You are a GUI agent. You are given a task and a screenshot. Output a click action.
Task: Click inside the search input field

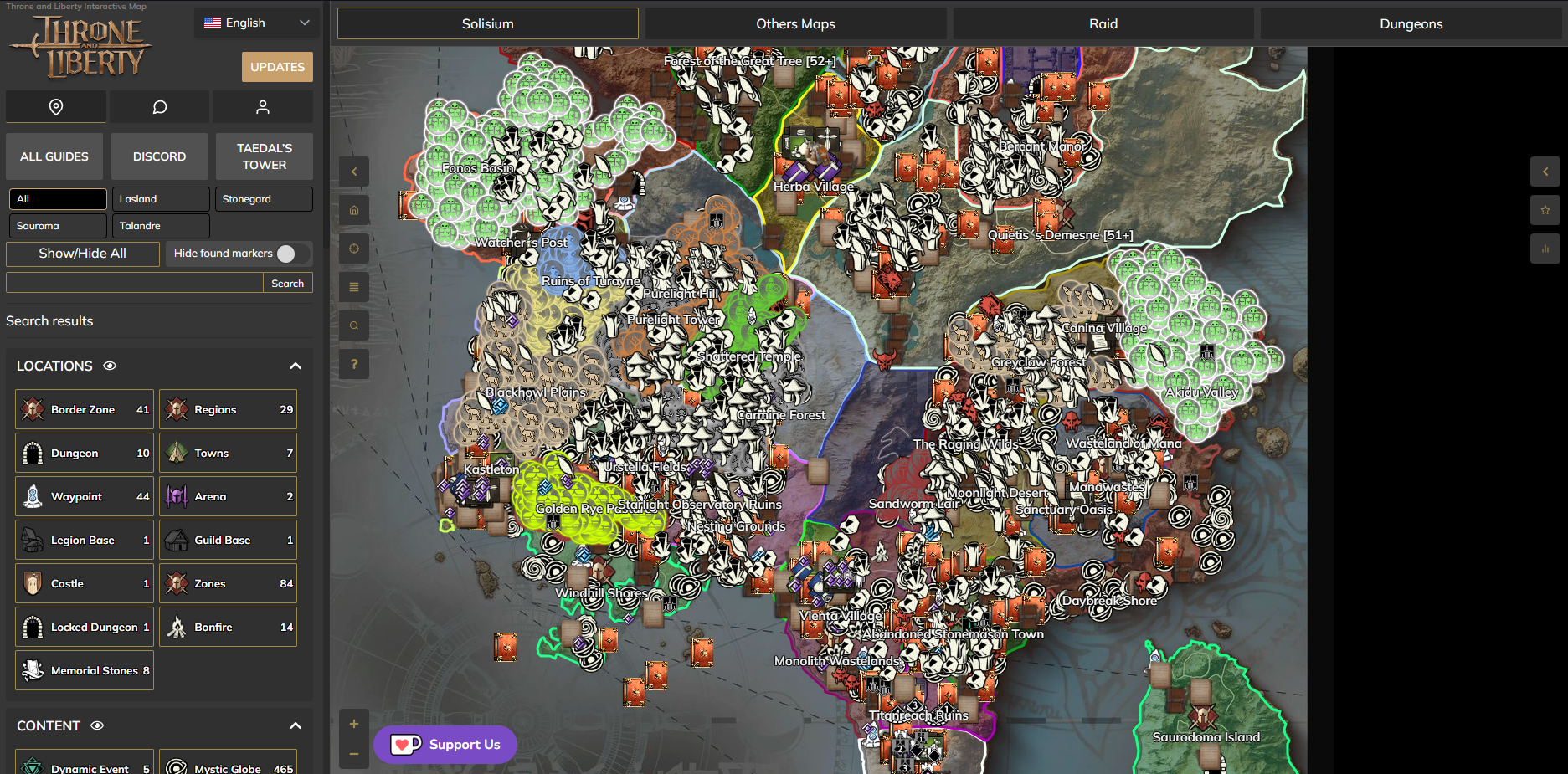[134, 282]
